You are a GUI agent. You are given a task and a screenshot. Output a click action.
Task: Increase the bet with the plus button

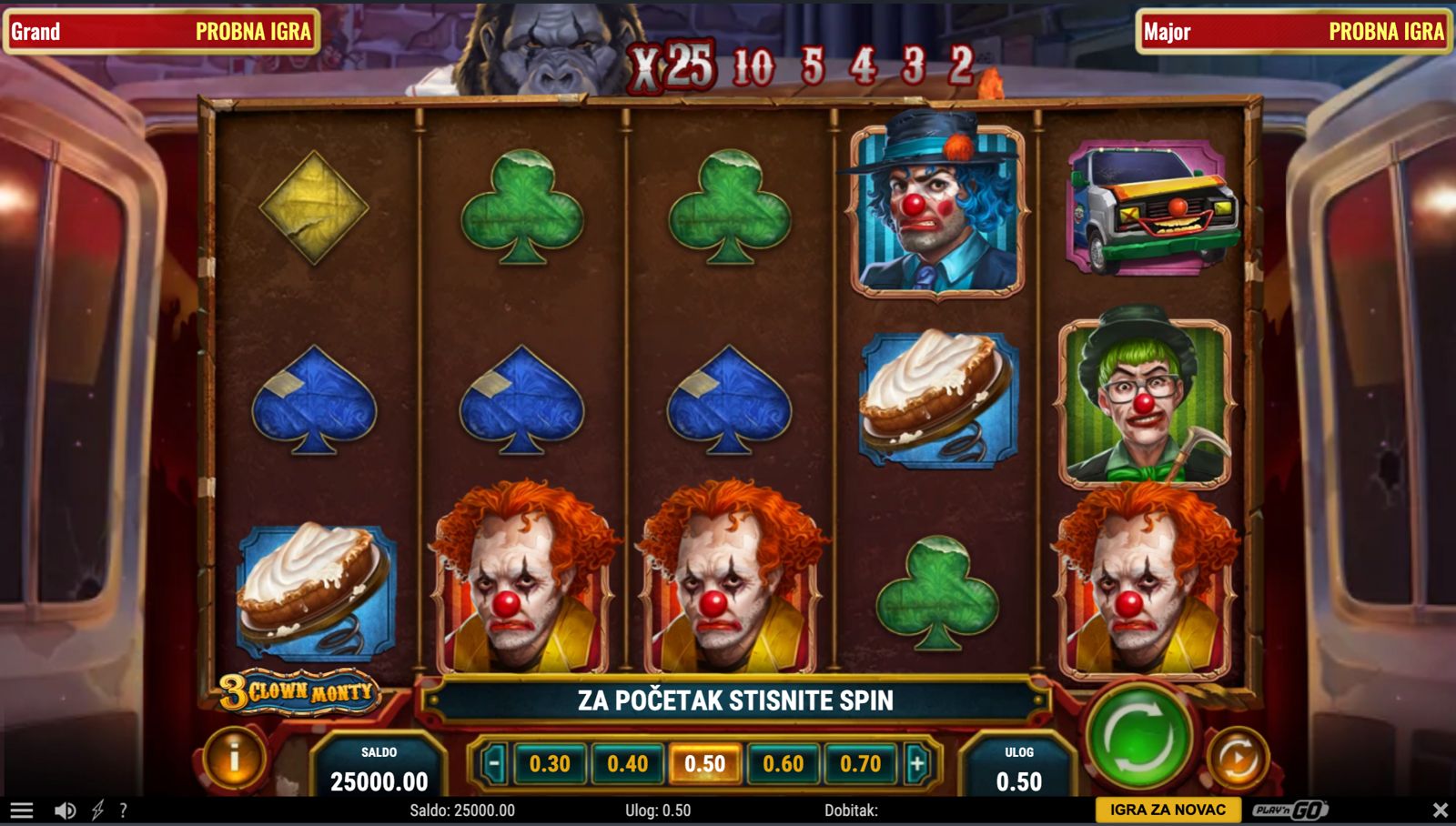tap(917, 763)
